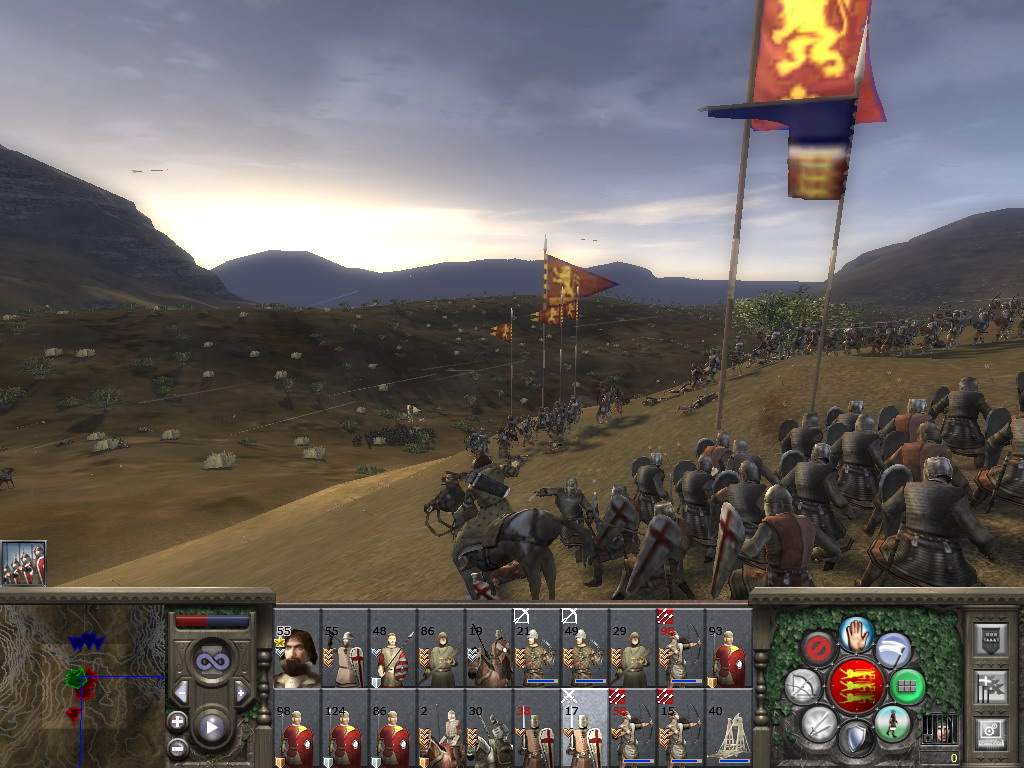Click the white flag special ability button
This screenshot has width=1024, height=768.
tap(892, 649)
